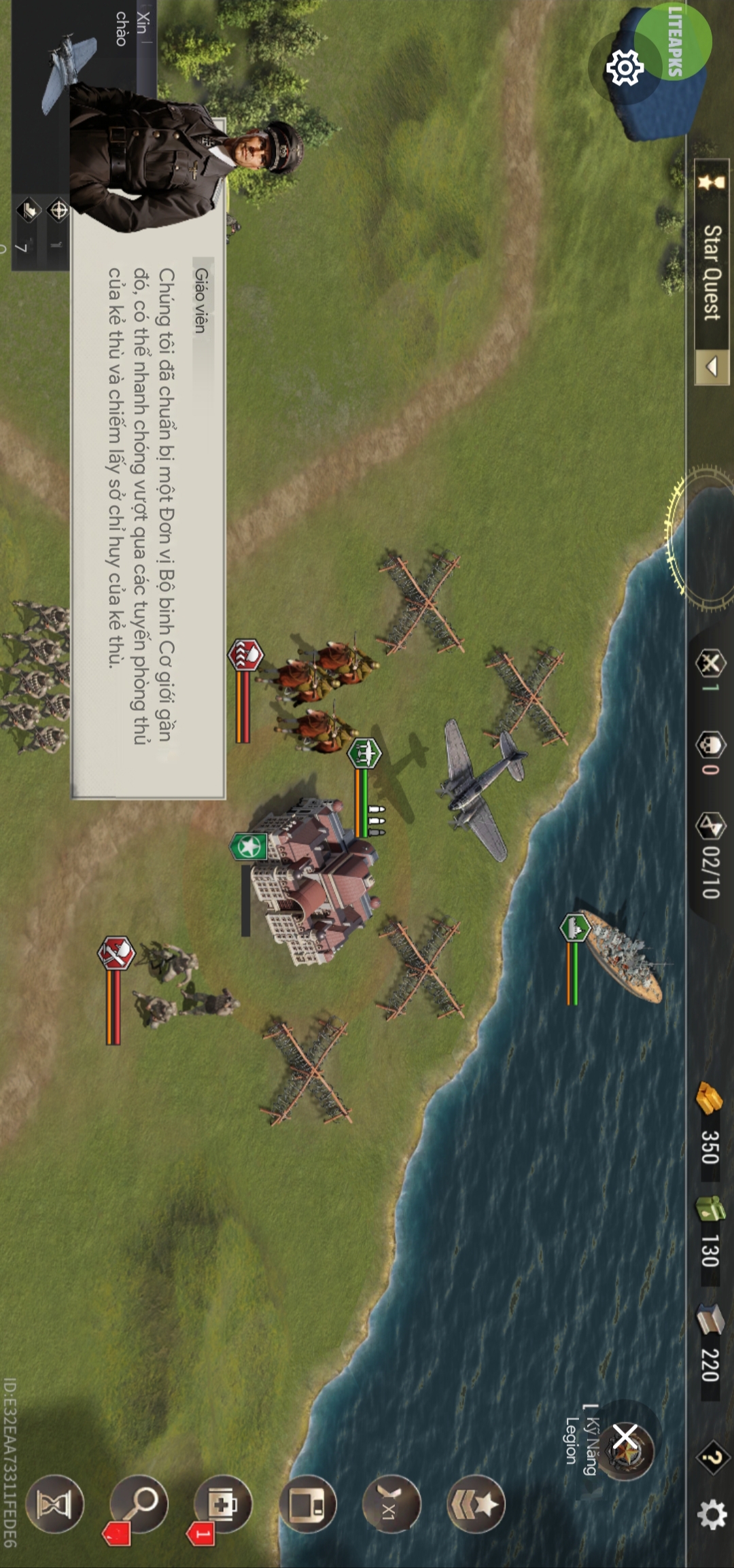Open the medkit supply button
Screen dimensions: 734x1568
pos(222,1503)
